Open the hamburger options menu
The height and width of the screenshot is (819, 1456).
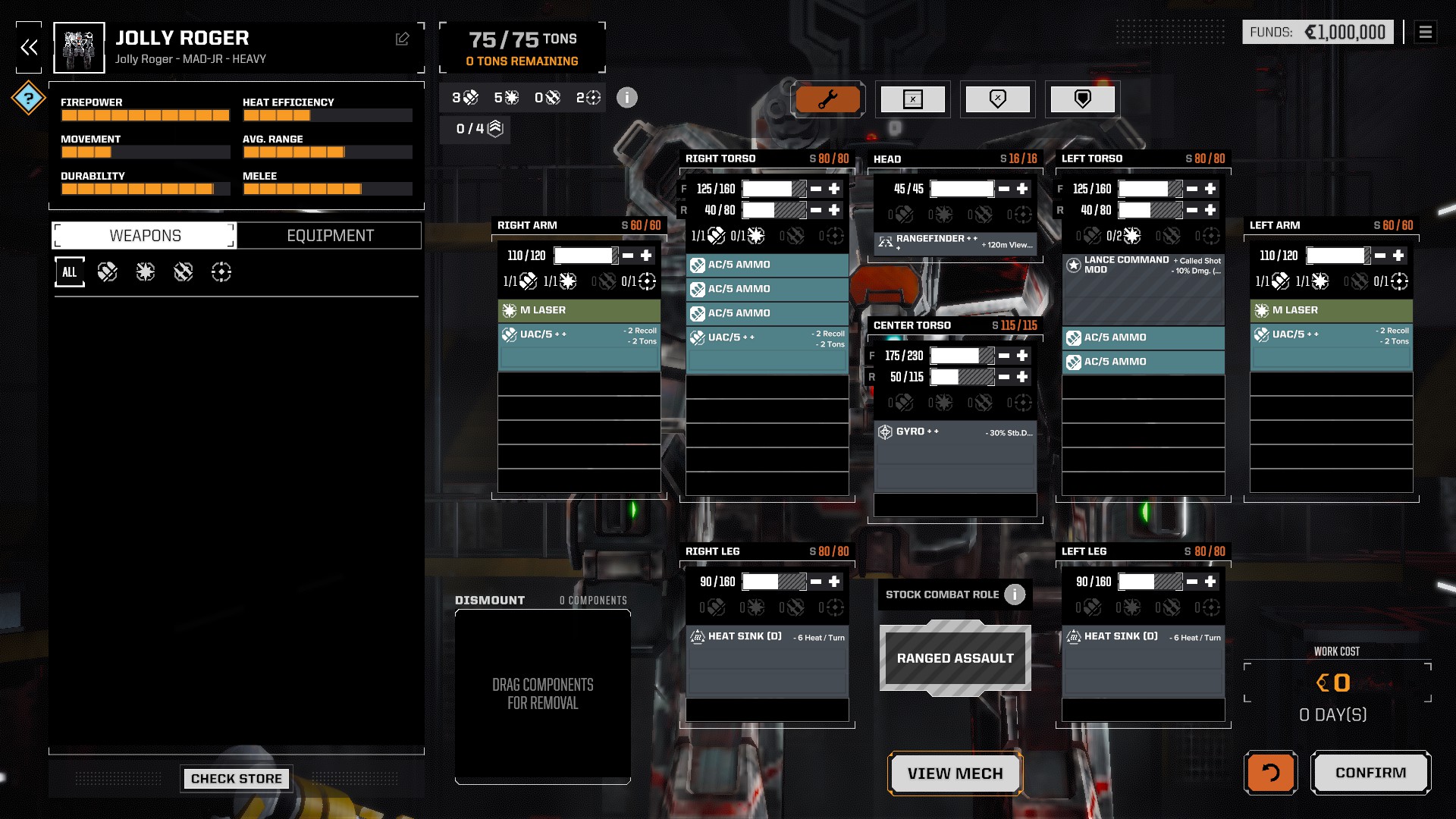[x=1426, y=32]
